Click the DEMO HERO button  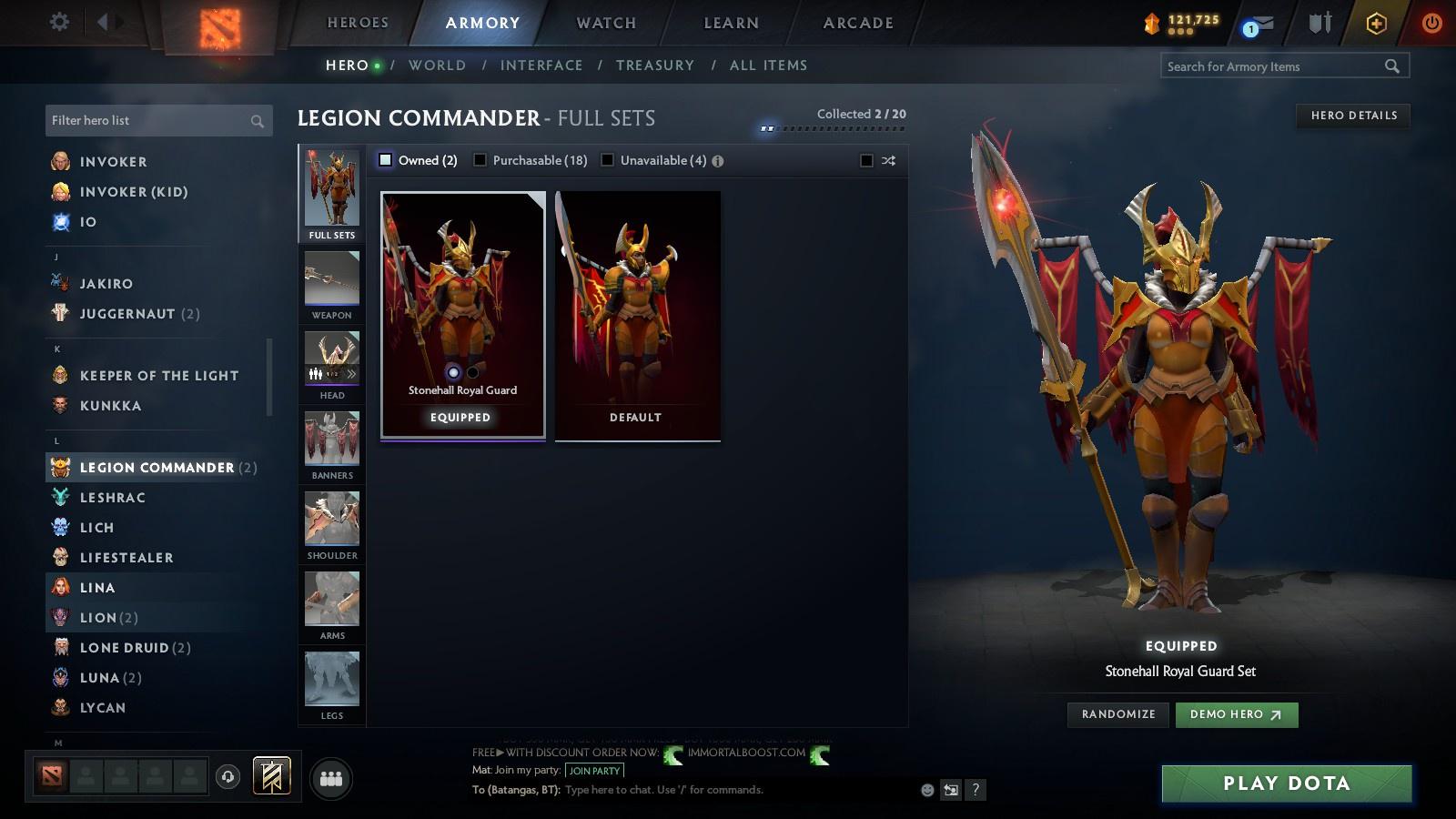tap(1236, 714)
